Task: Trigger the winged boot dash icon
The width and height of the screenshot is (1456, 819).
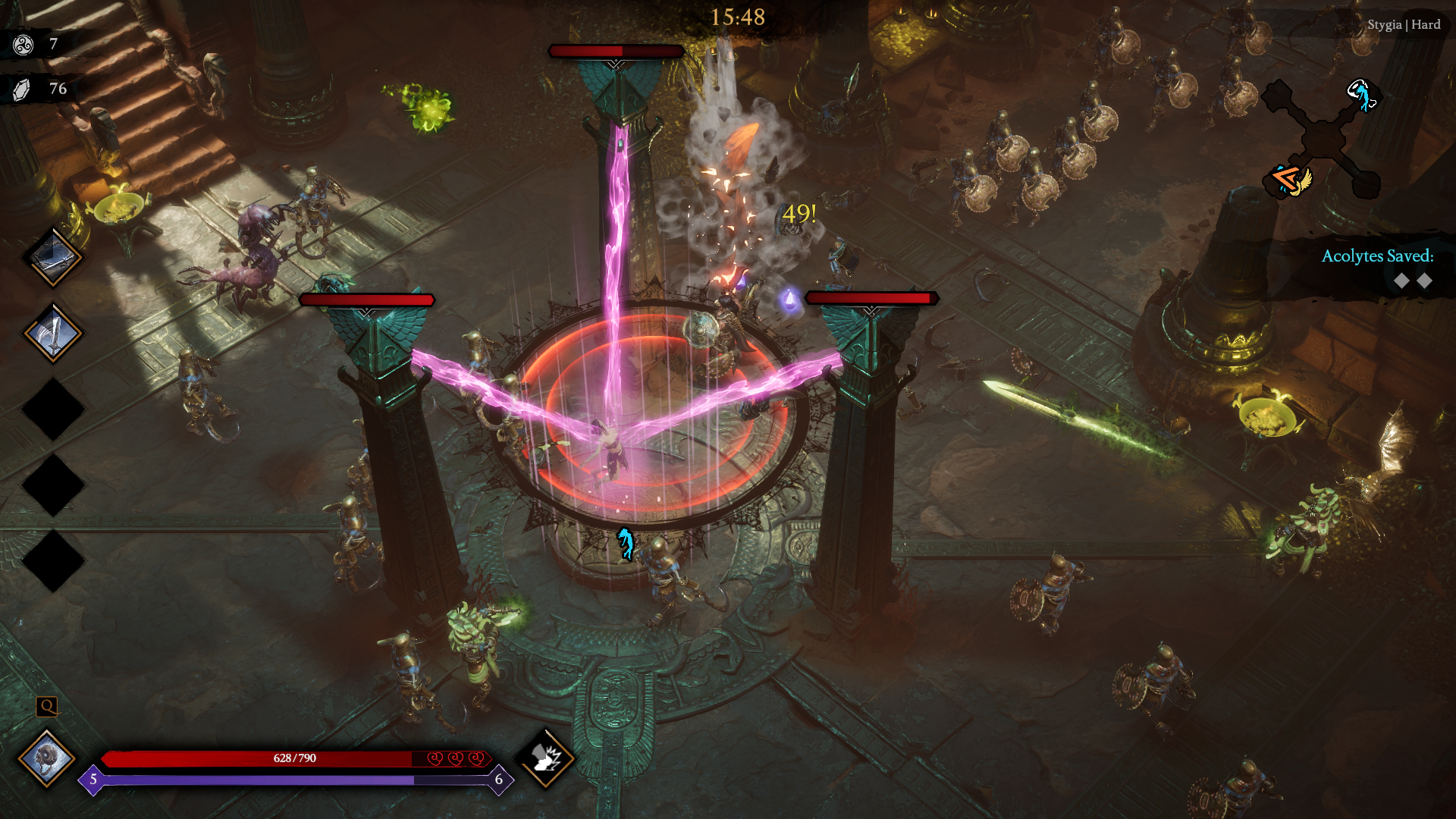Action: [x=545, y=758]
